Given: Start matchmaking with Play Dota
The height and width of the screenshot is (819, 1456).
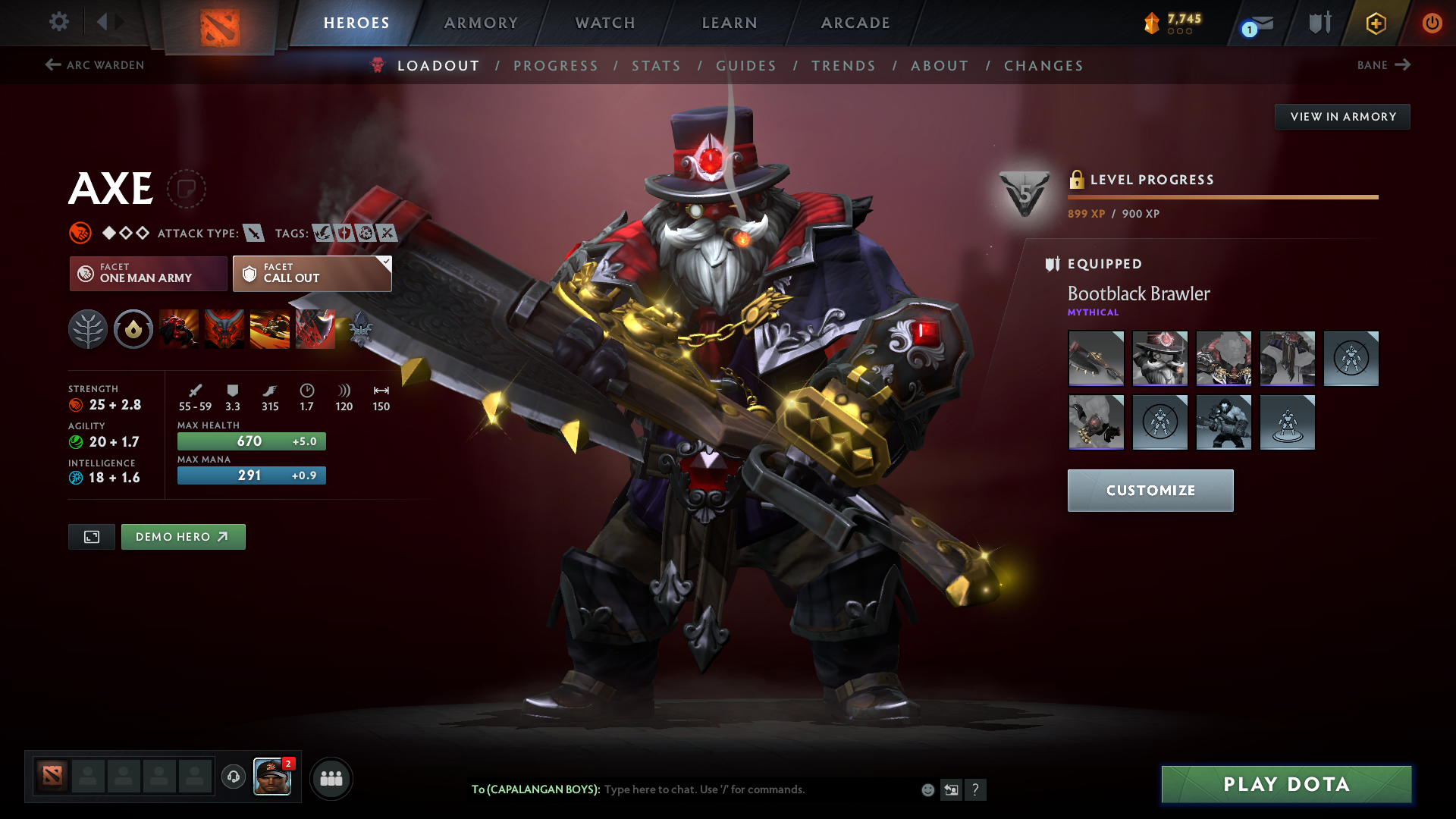Looking at the screenshot, I should (x=1286, y=784).
